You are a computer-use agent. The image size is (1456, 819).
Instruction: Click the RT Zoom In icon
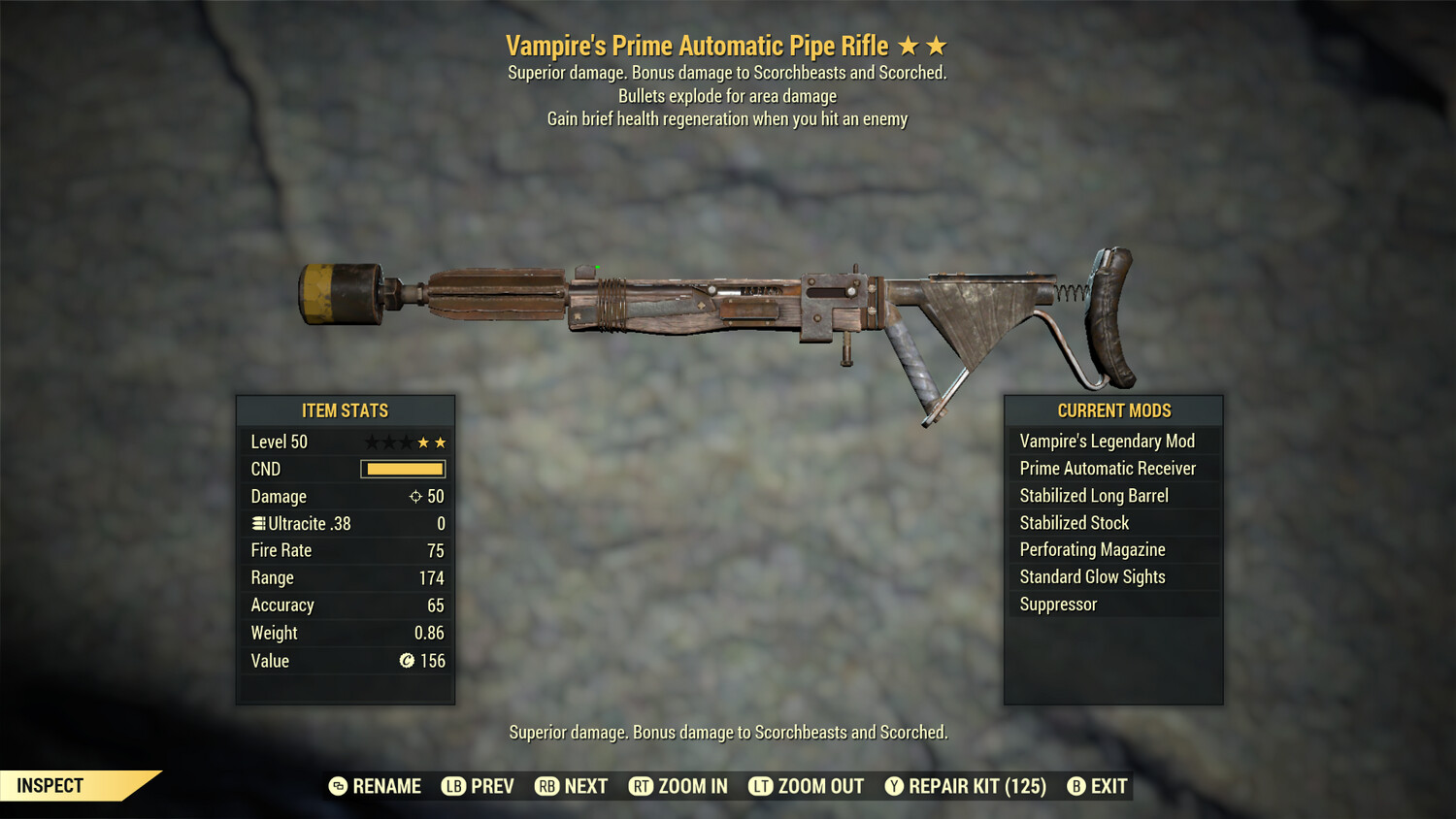pos(642,786)
